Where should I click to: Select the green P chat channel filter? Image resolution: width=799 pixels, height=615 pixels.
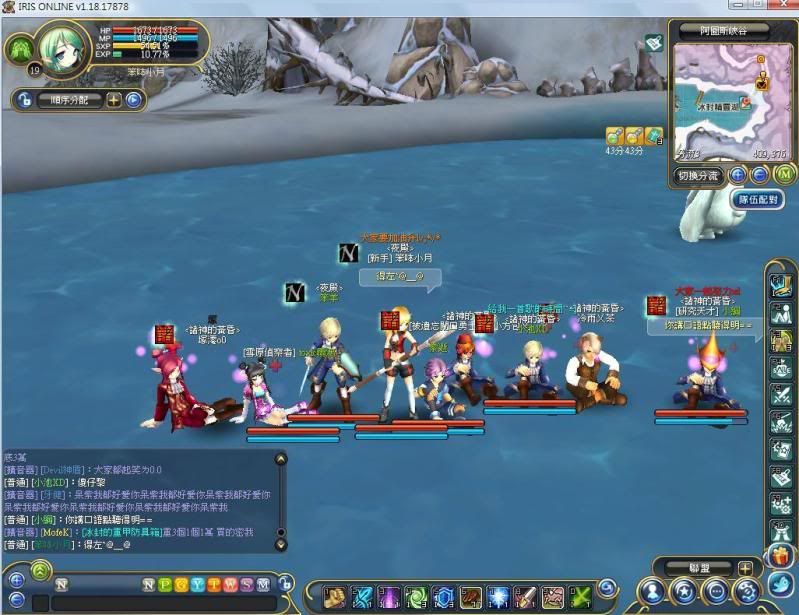[x=165, y=584]
